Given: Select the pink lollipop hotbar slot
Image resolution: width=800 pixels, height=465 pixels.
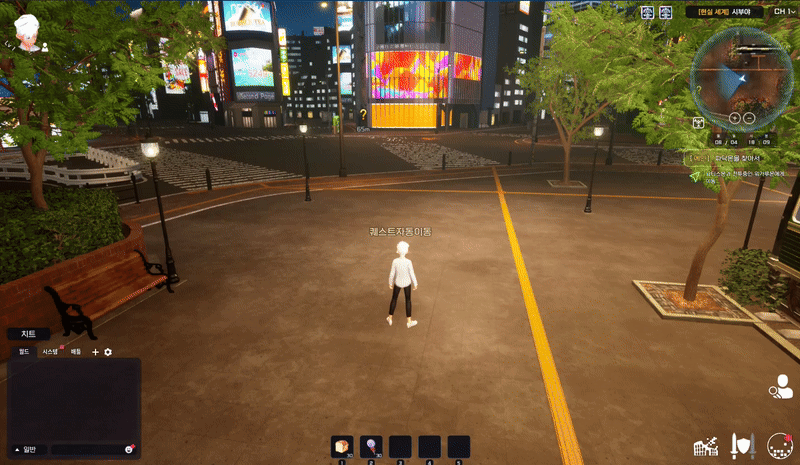Looking at the screenshot, I should pos(370,446).
